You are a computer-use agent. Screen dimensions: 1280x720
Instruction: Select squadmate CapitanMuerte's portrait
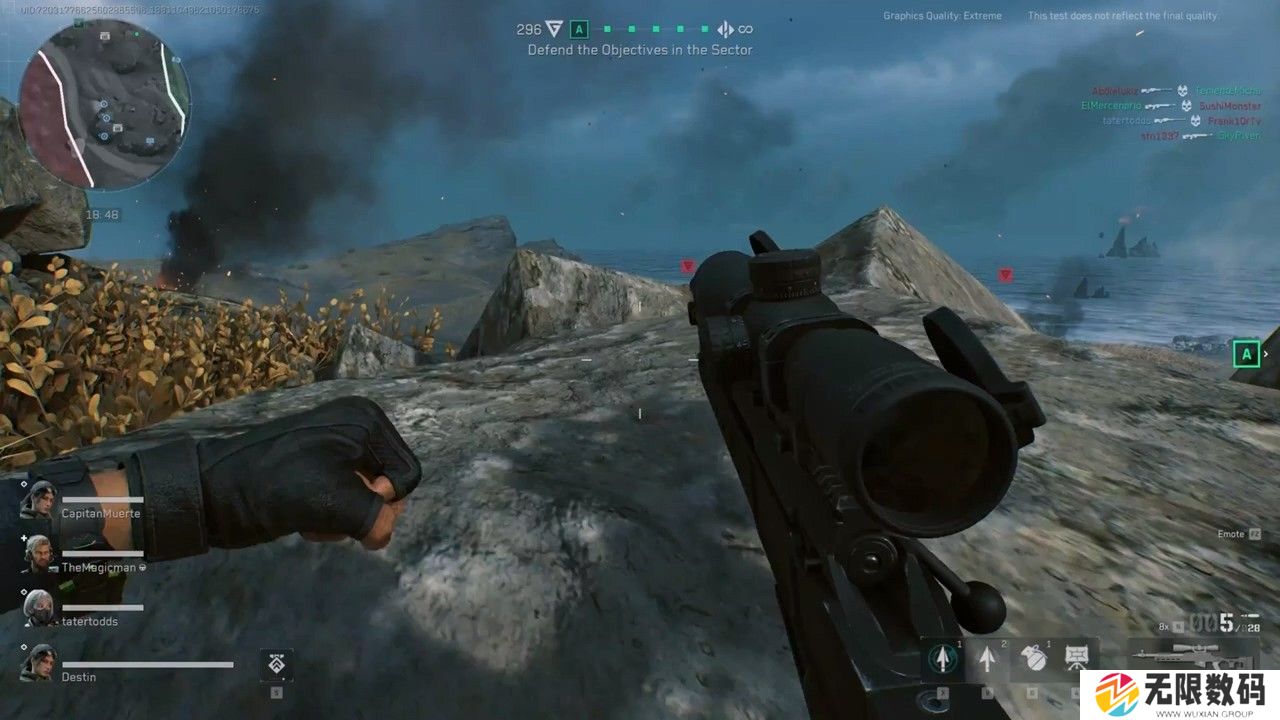(40, 499)
